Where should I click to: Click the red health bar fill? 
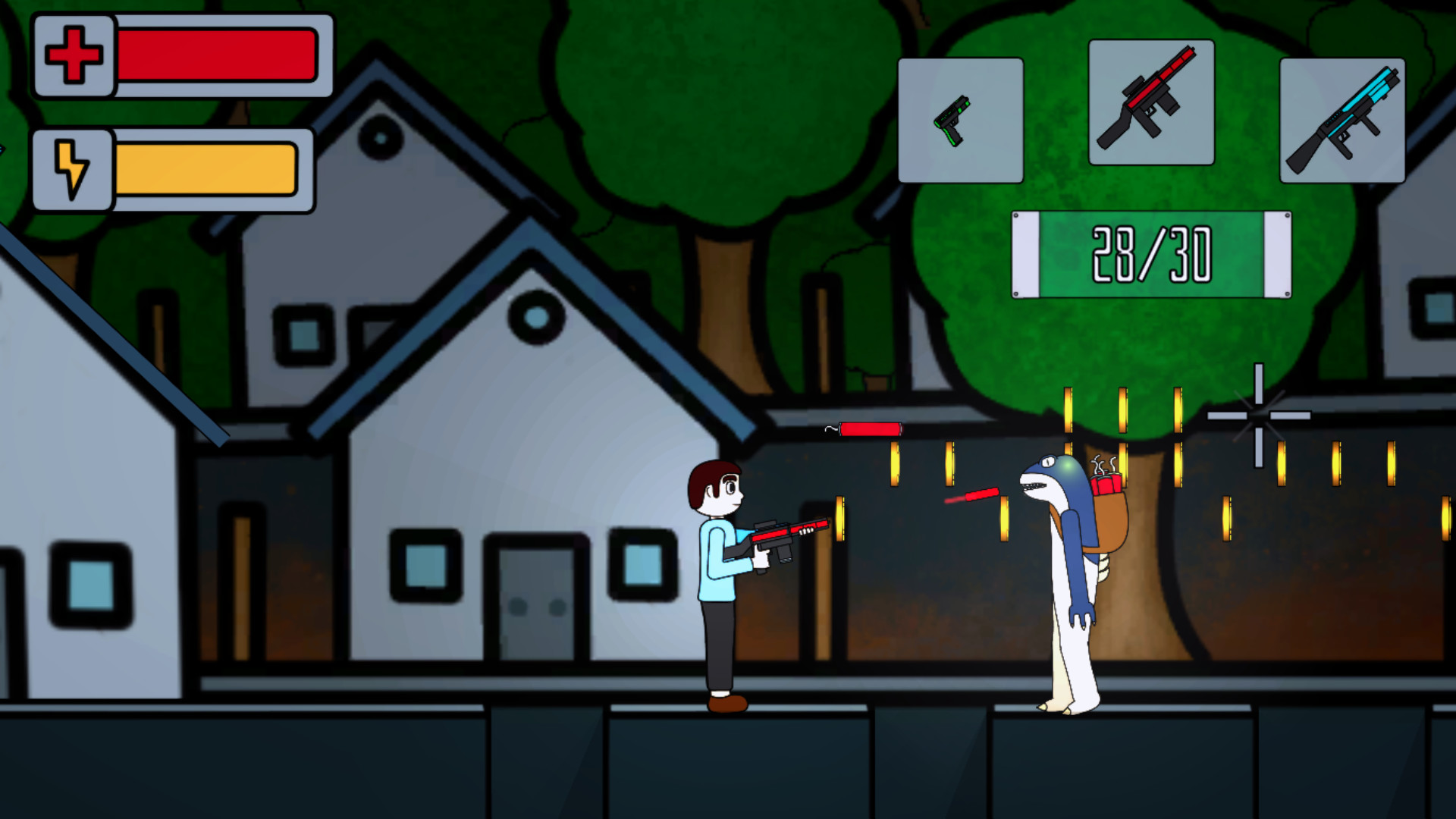pyautogui.click(x=216, y=57)
